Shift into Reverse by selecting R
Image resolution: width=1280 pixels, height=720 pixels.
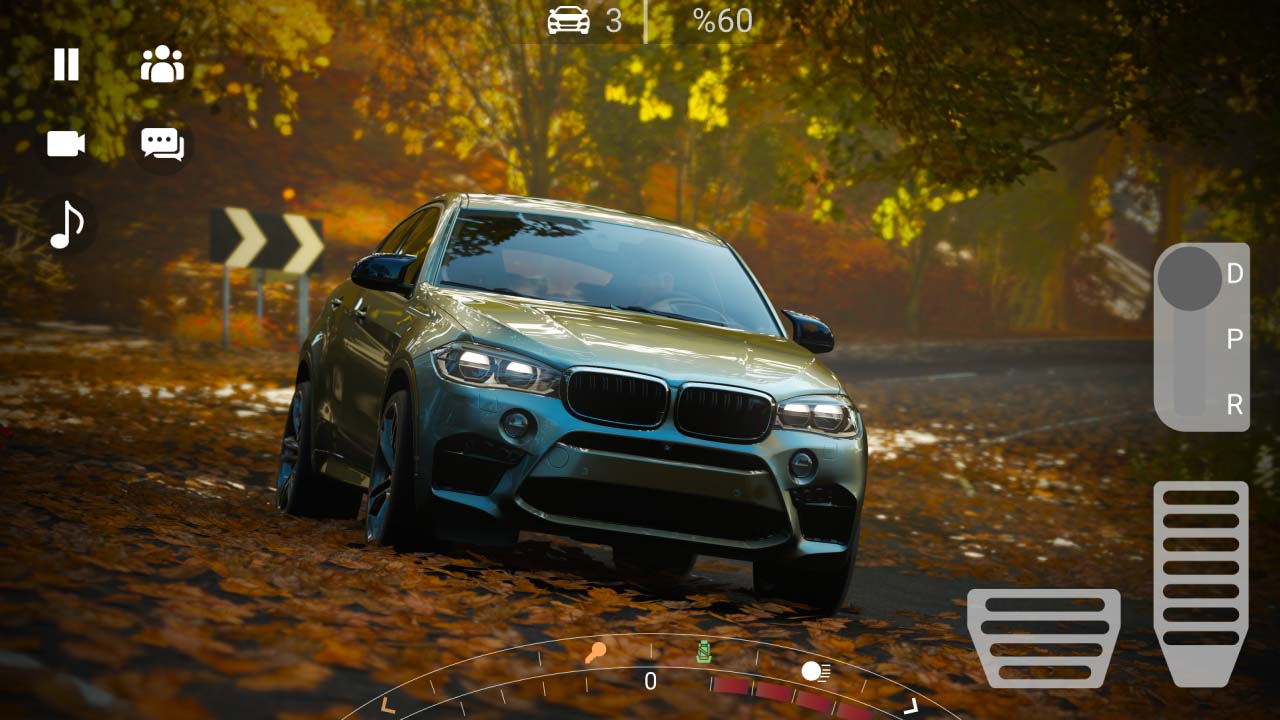click(x=1233, y=405)
